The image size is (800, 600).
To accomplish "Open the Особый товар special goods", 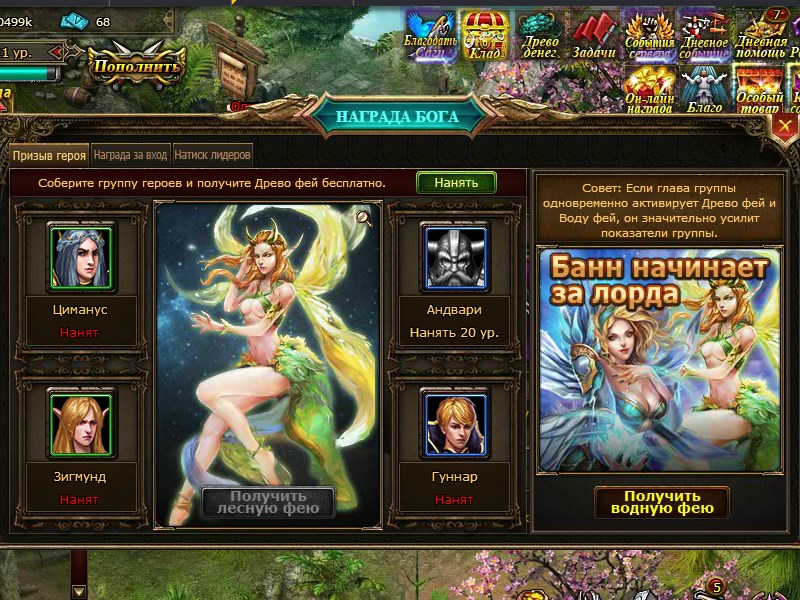I will click(760, 90).
